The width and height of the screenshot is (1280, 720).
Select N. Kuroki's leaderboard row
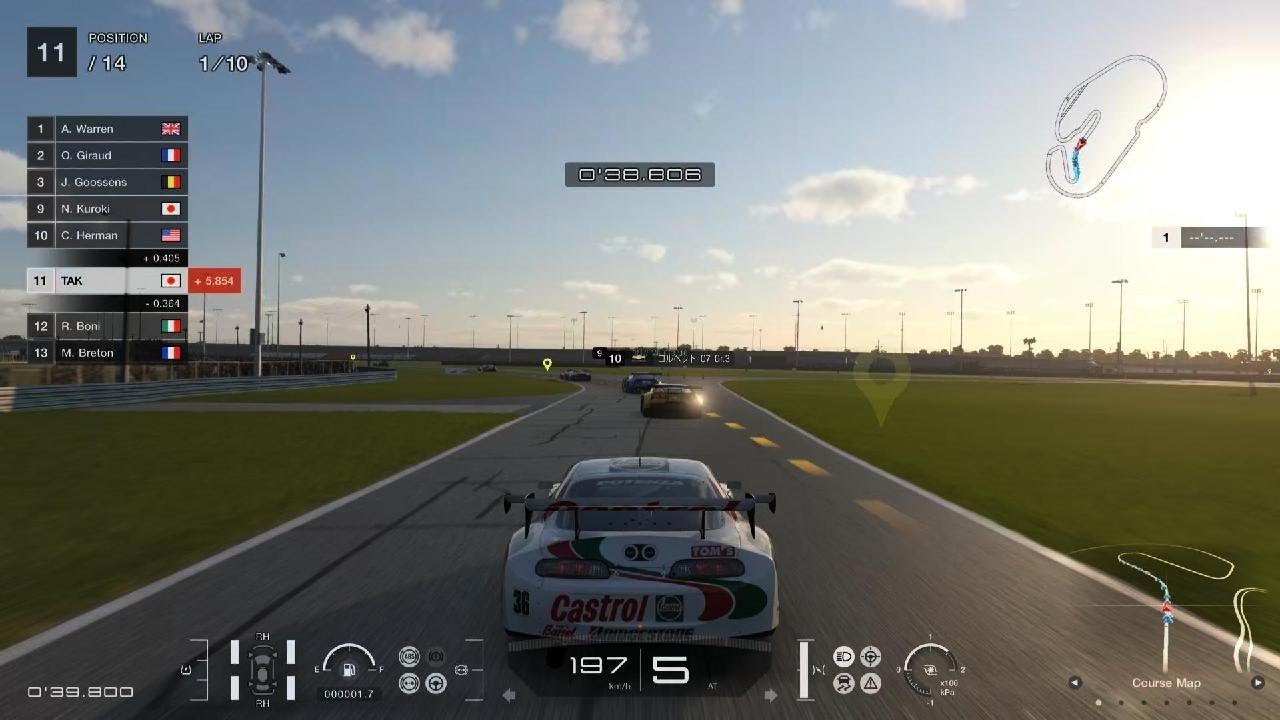[107, 209]
